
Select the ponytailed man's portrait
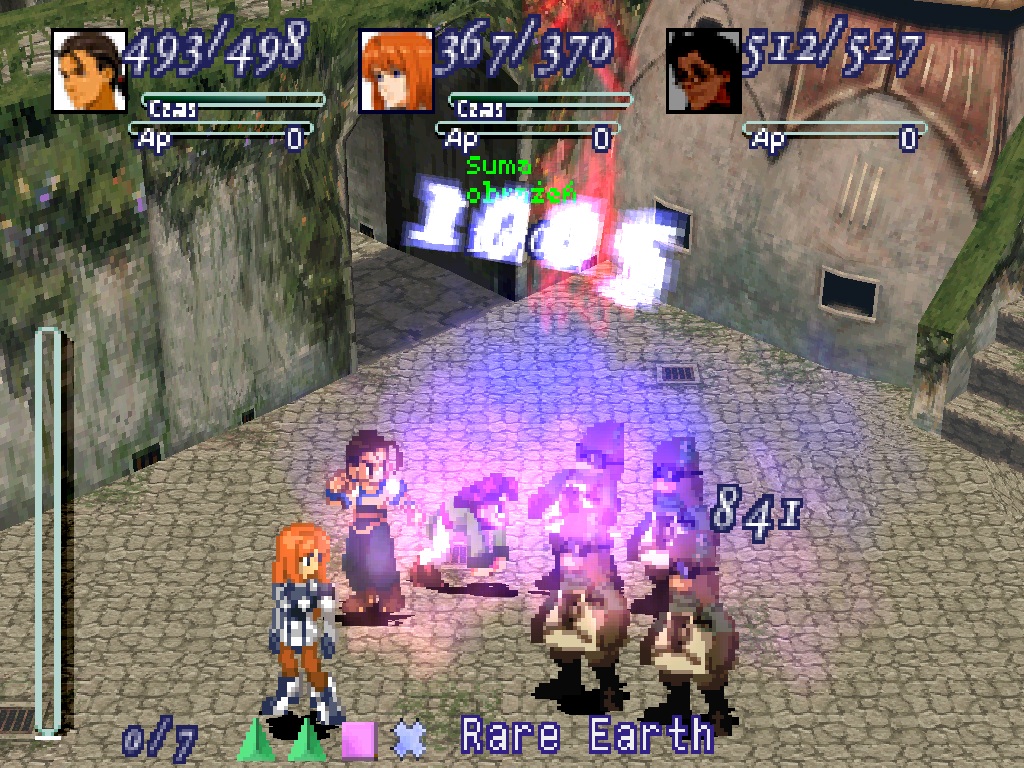tap(89, 70)
